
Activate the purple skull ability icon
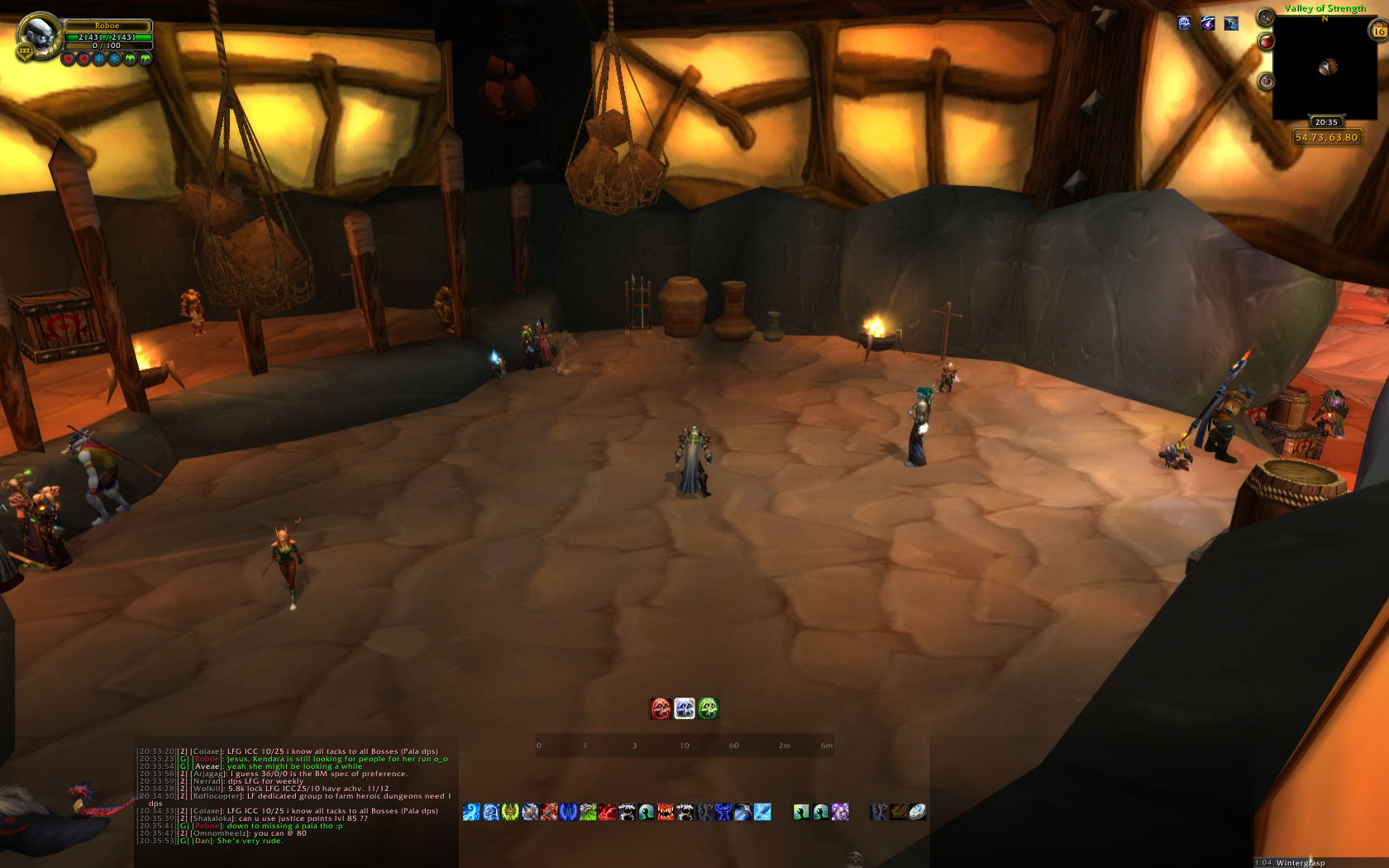[x=840, y=813]
